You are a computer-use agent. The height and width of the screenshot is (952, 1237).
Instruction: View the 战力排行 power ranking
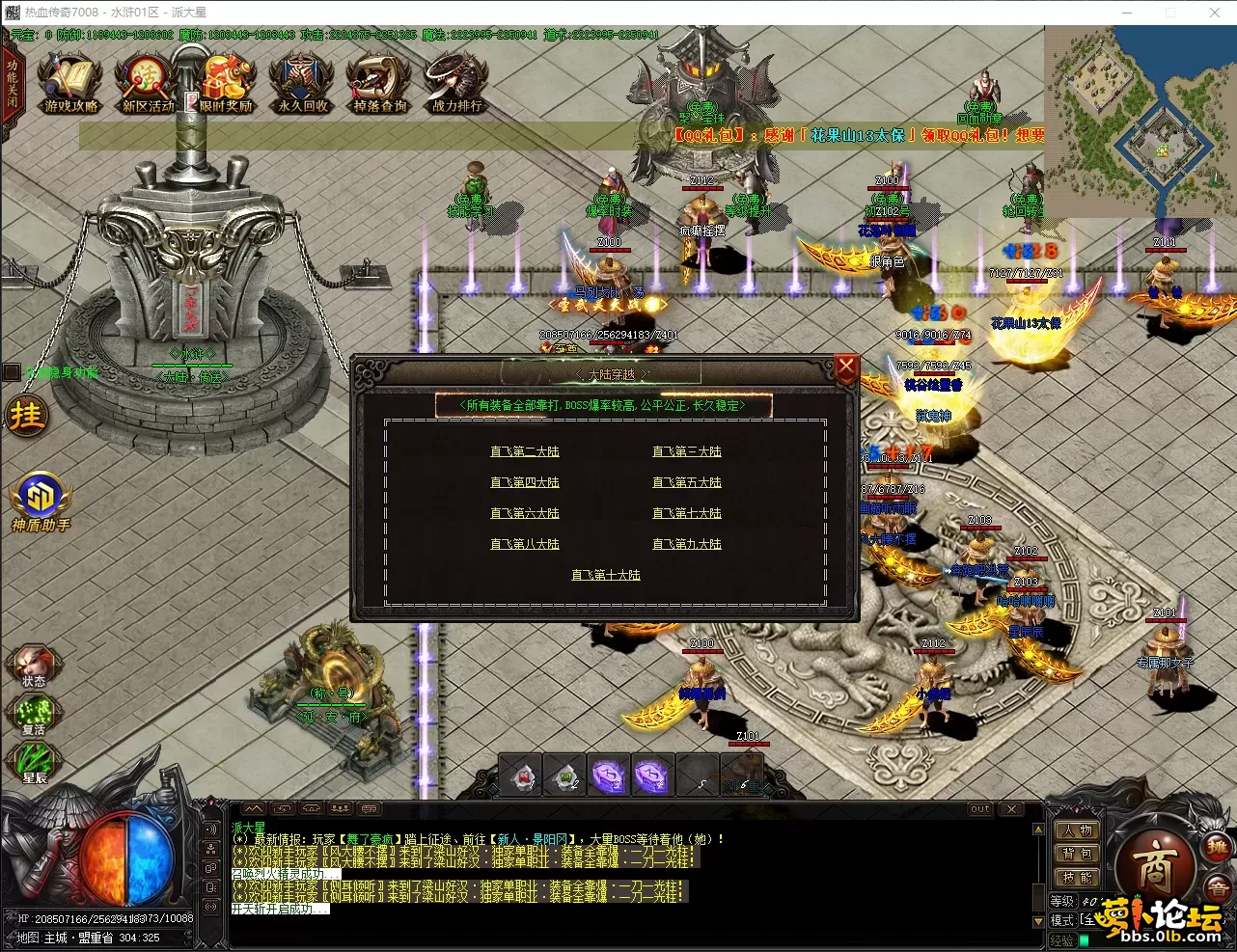tap(456, 84)
